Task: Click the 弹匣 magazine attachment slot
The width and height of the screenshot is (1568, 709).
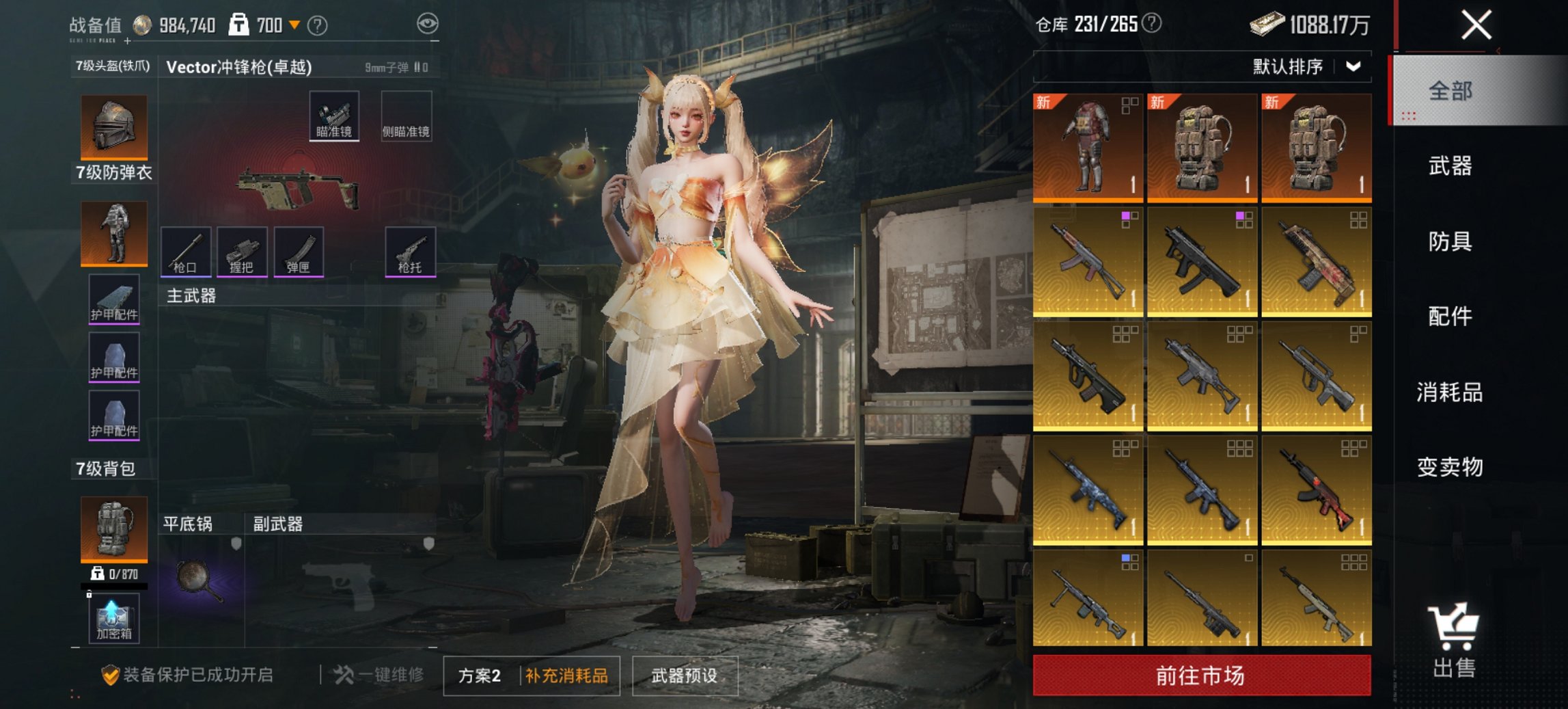Action: pyautogui.click(x=299, y=253)
